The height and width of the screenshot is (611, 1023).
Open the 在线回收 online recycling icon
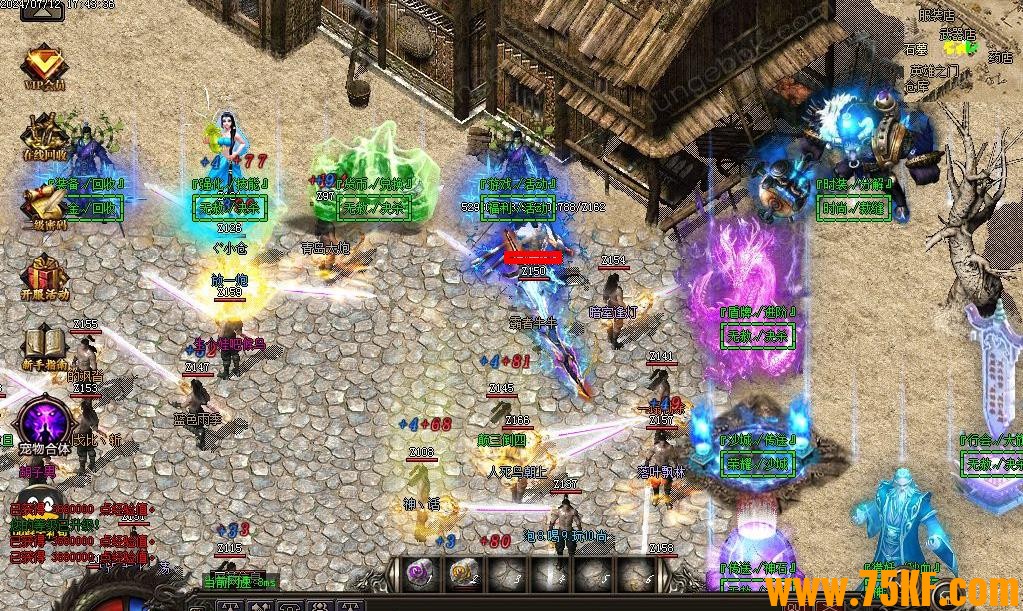point(42,137)
